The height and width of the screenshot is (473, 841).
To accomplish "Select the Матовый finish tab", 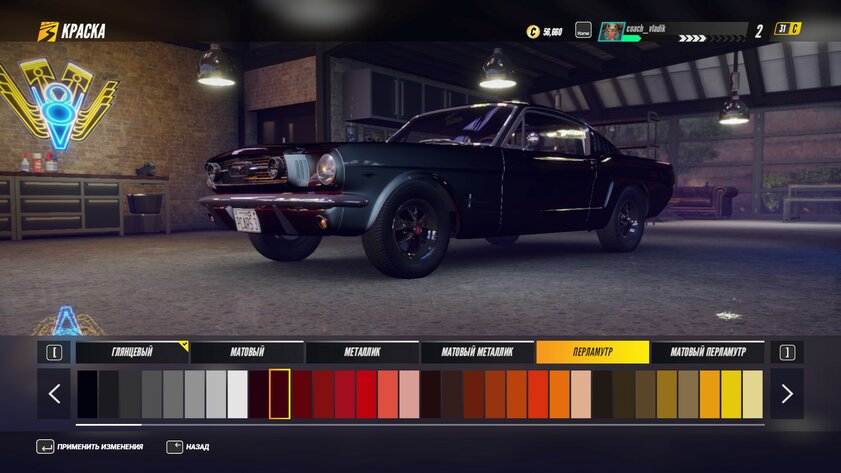I will pos(247,352).
